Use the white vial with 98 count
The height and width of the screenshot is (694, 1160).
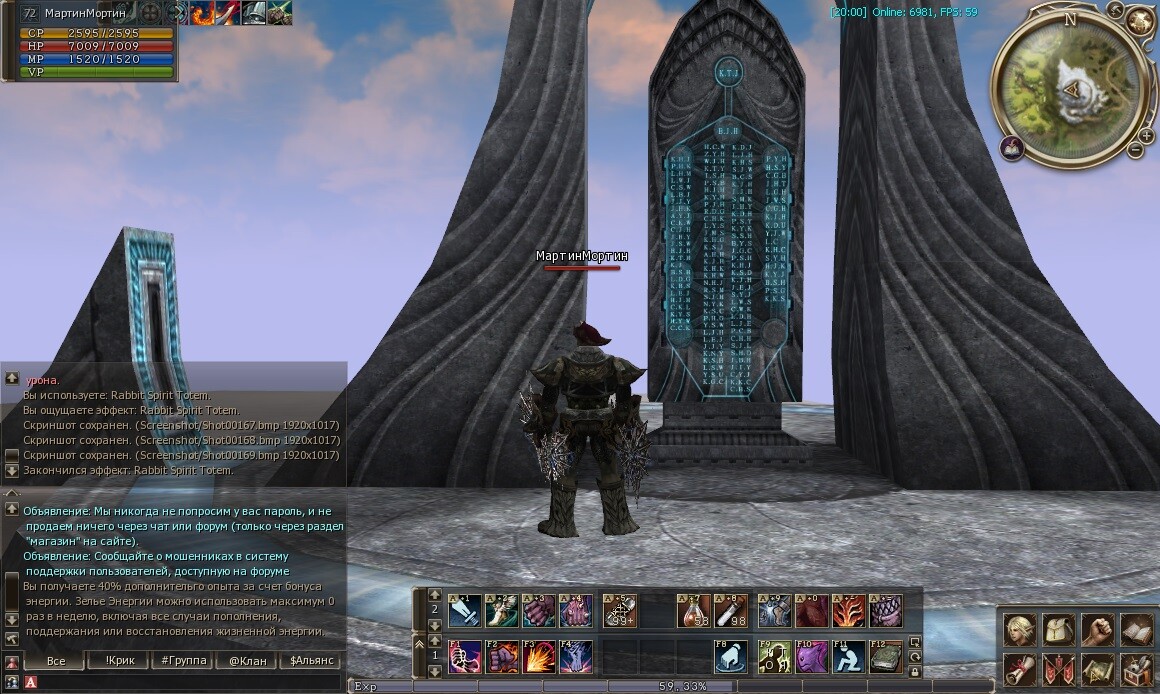click(x=732, y=610)
